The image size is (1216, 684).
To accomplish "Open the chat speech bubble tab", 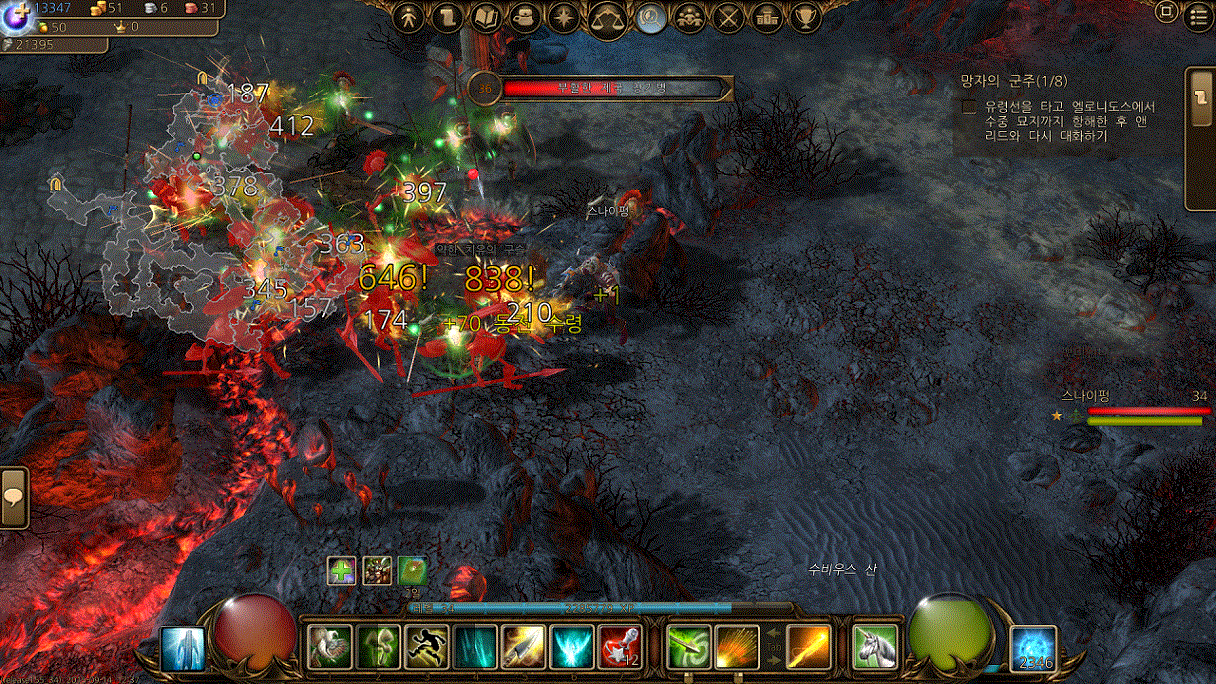I will click(14, 498).
